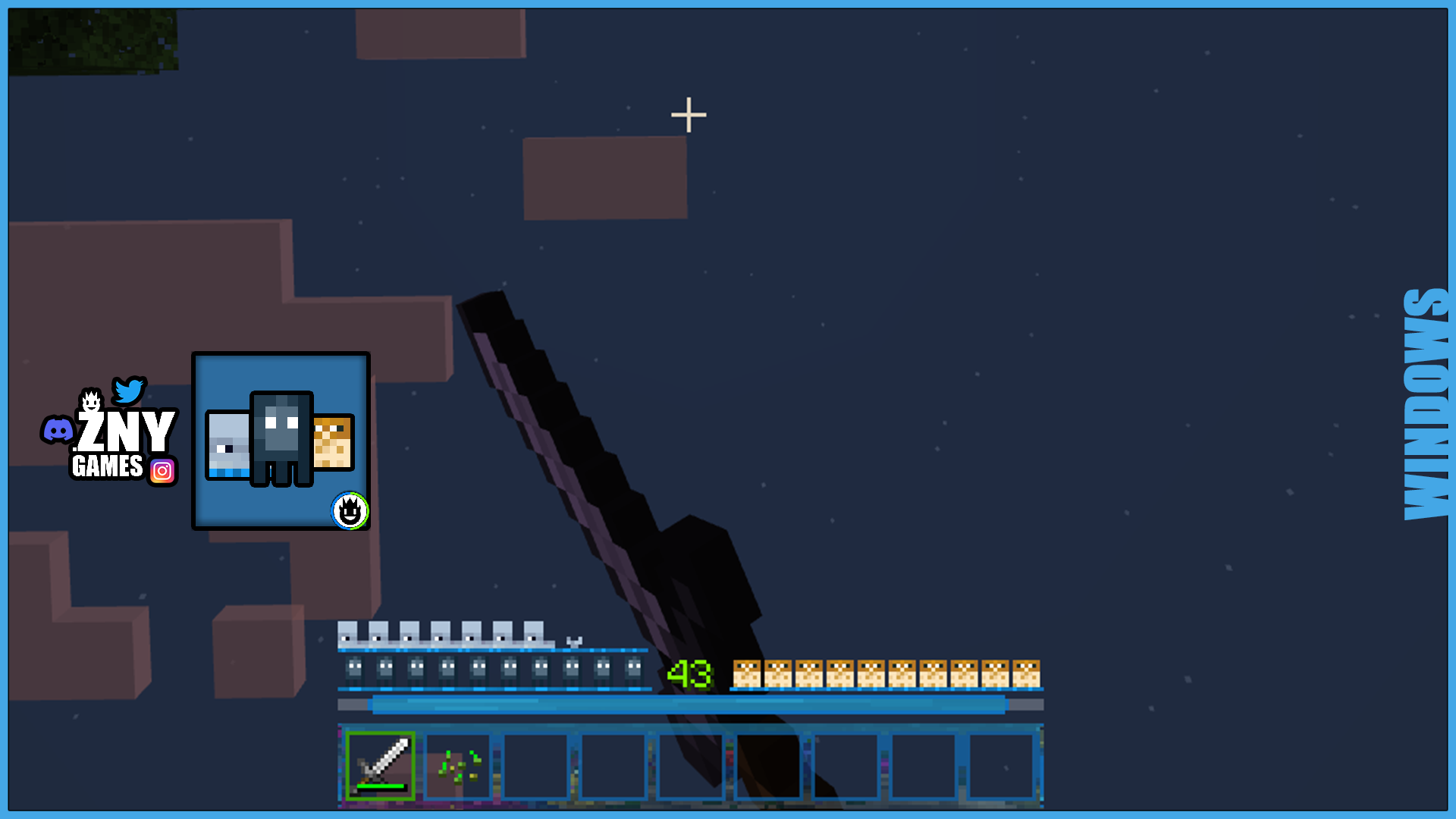The image size is (1456, 819).
Task: Expand the rightmost hotbar slot
Action: coord(1001,766)
